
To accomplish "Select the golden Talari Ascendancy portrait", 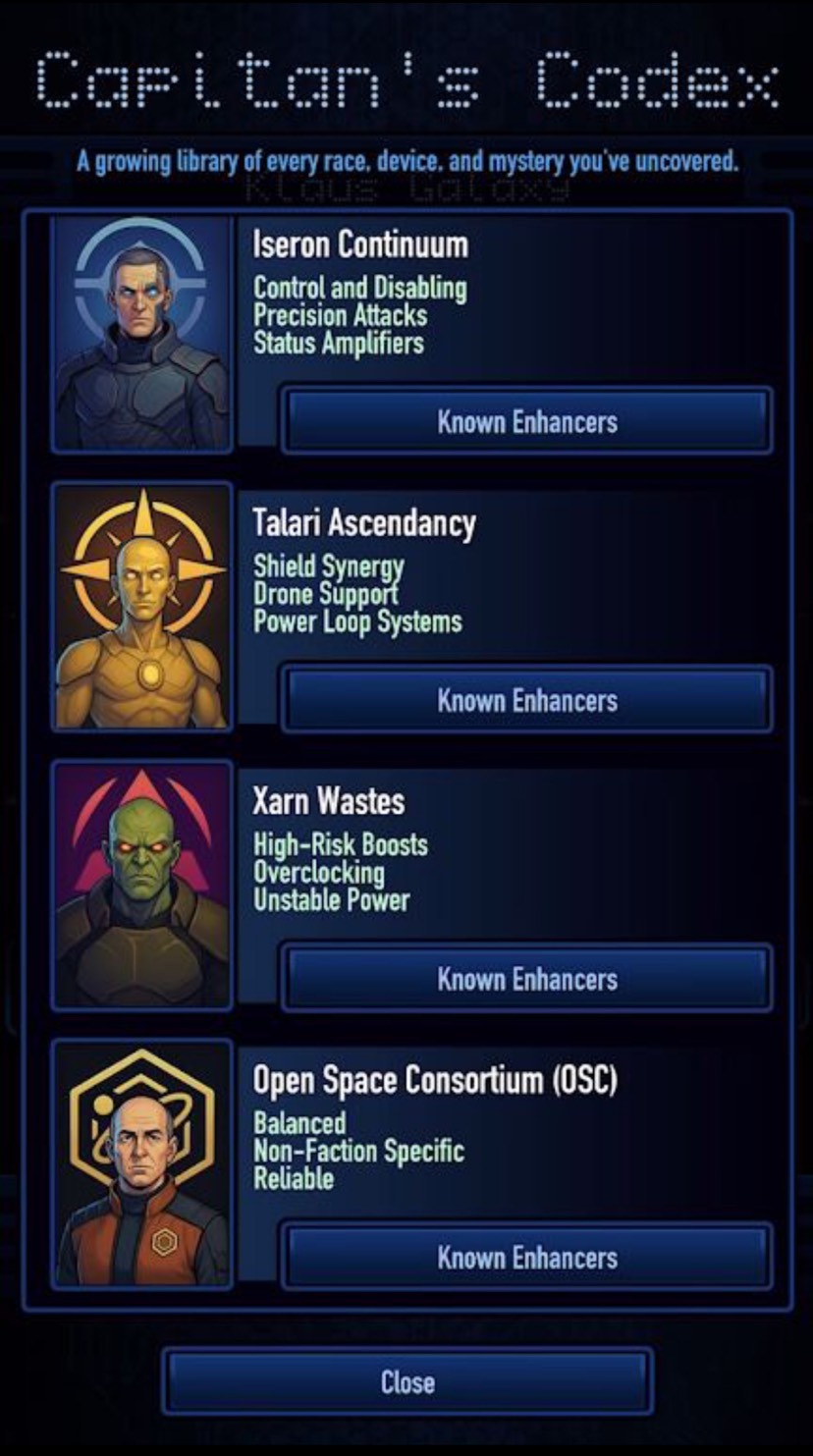I will click(142, 608).
